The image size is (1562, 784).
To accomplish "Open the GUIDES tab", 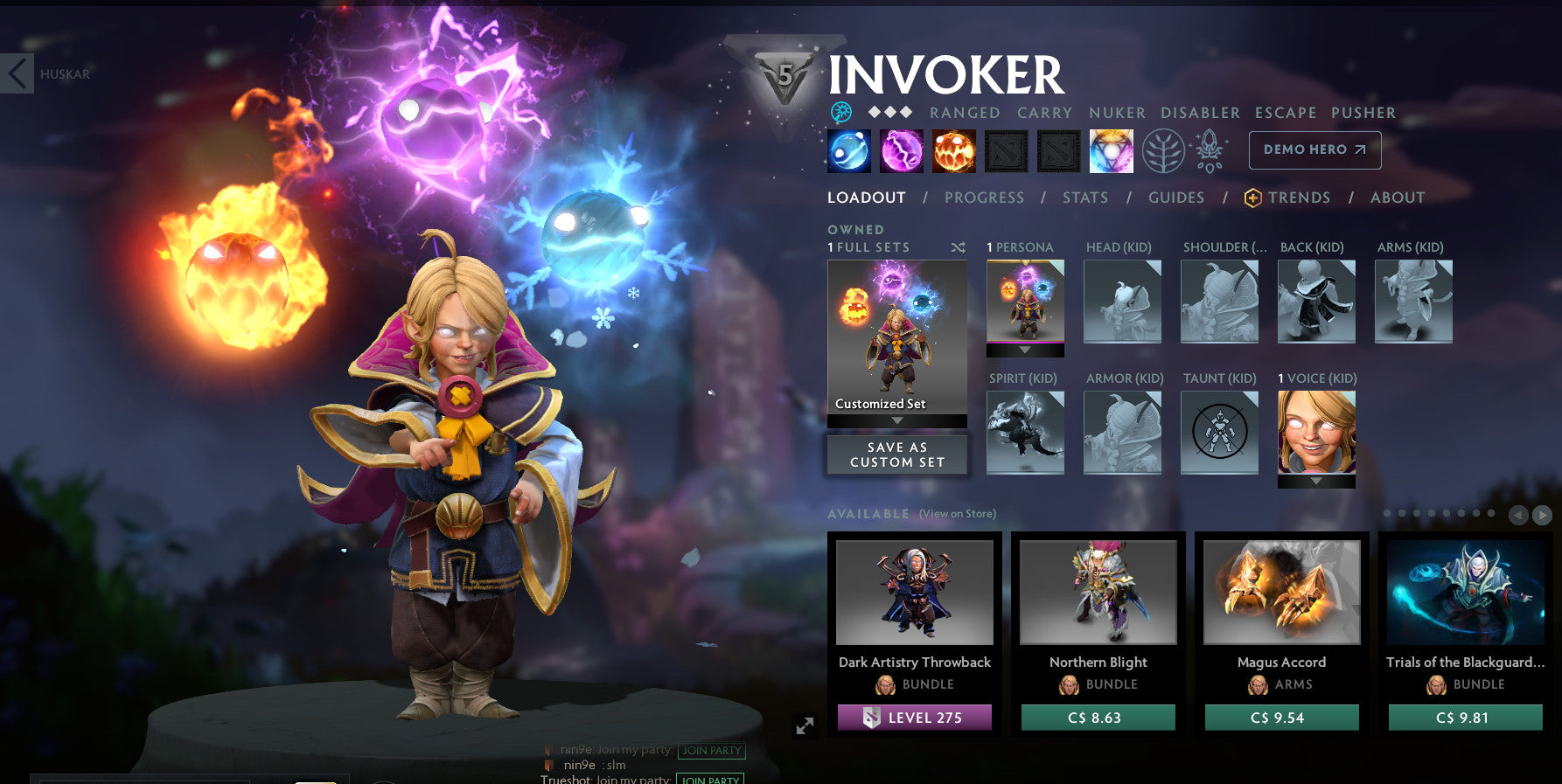I will point(1176,198).
